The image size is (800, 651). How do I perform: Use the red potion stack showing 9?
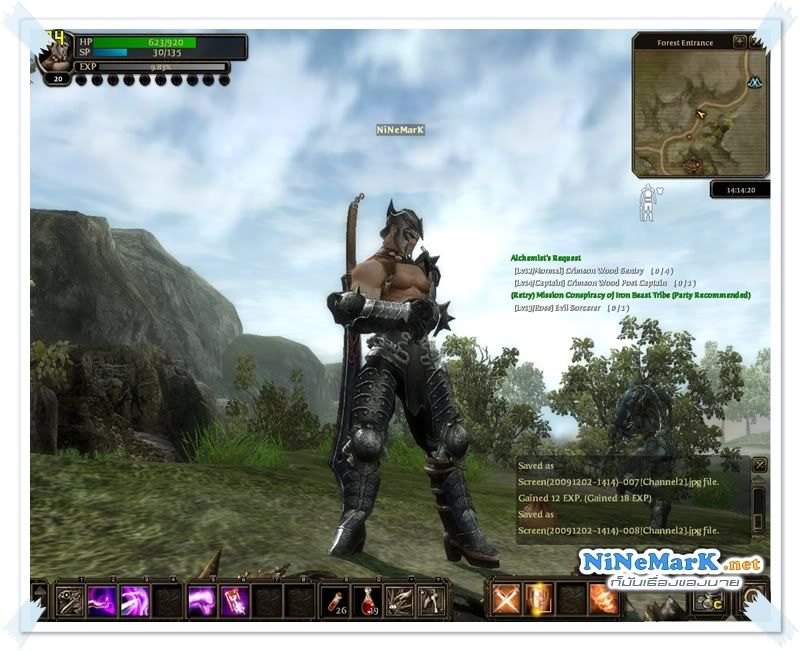coord(367,600)
